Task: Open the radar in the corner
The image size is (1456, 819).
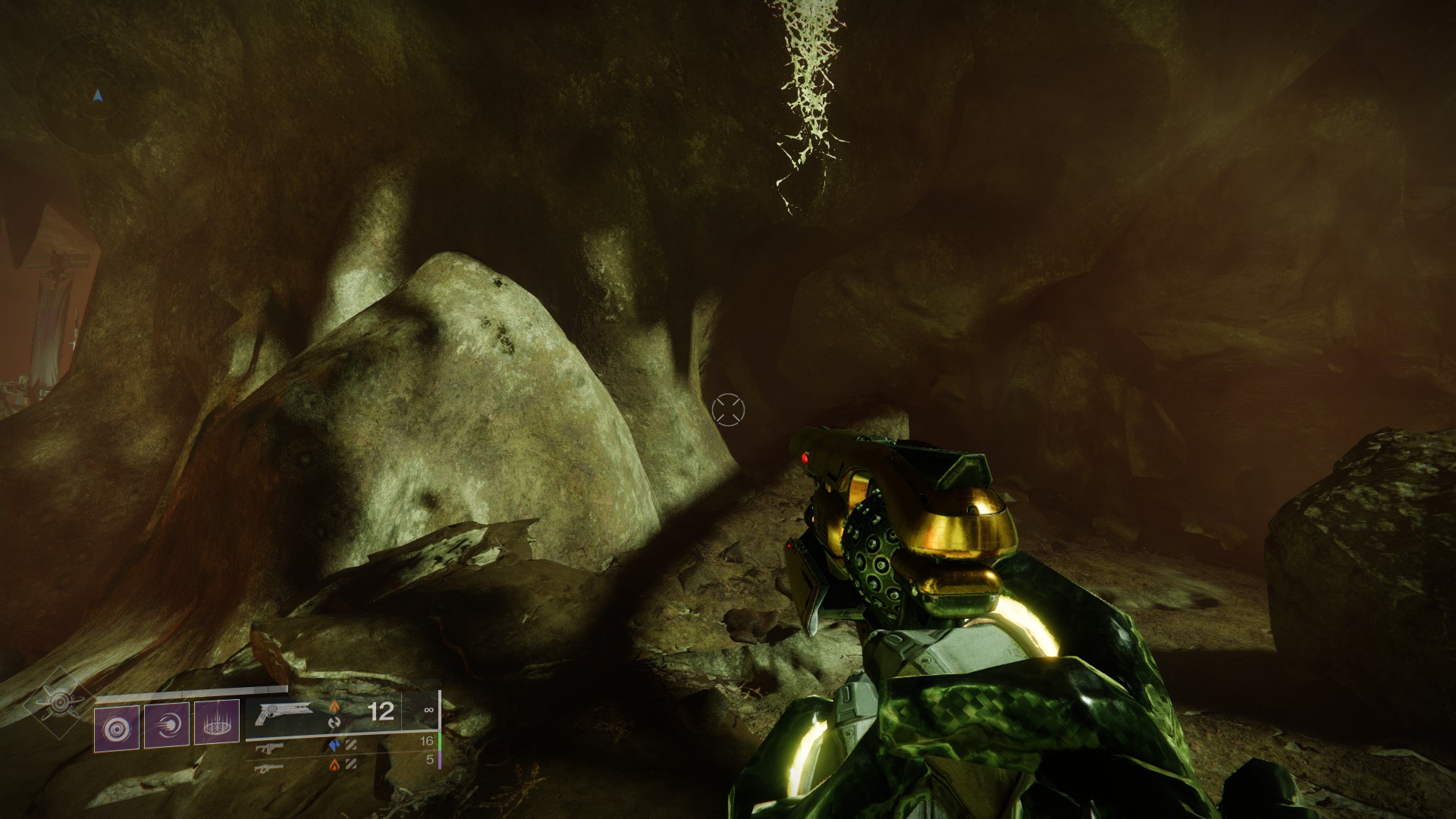Action: coord(97,95)
